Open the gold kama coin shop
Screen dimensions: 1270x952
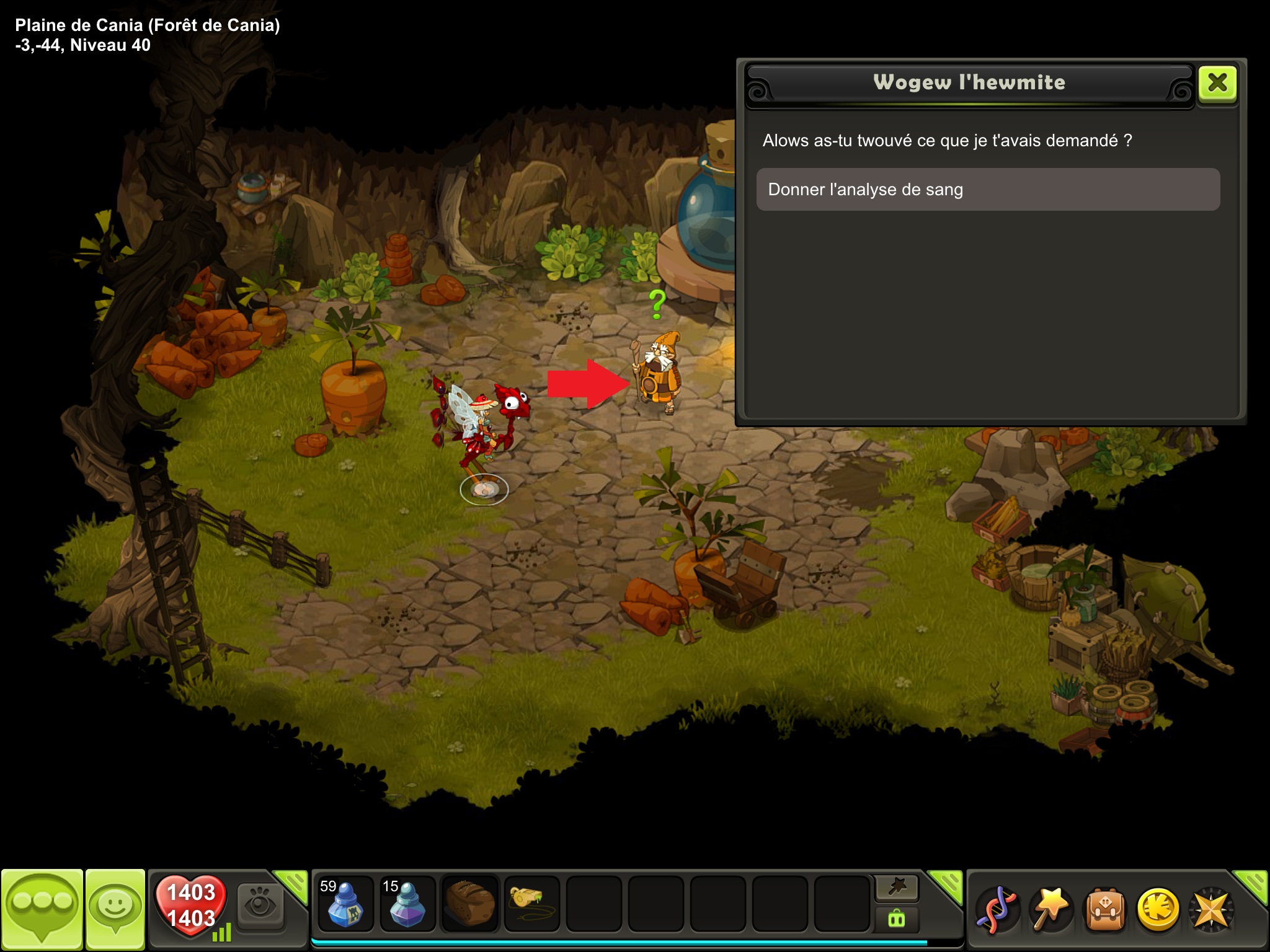(1158, 910)
